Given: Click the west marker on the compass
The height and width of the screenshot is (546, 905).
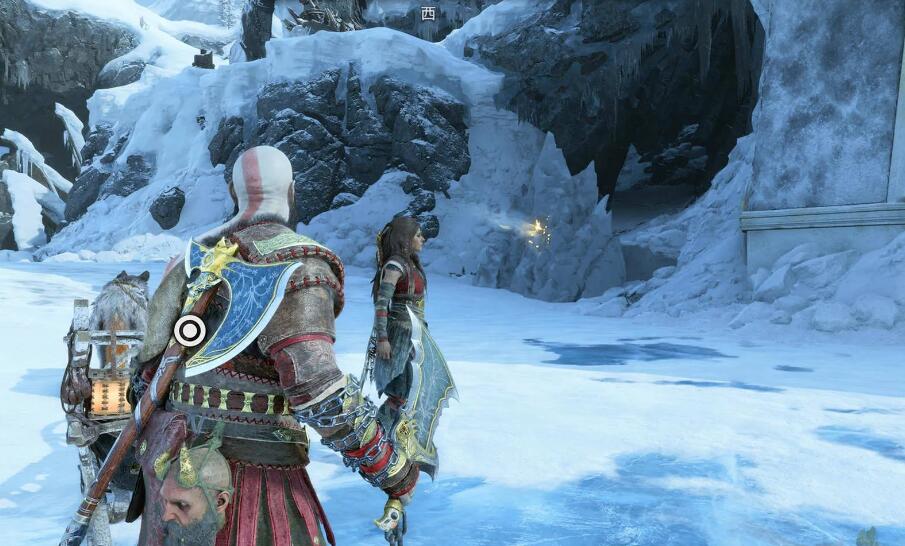Looking at the screenshot, I should [x=428, y=13].
